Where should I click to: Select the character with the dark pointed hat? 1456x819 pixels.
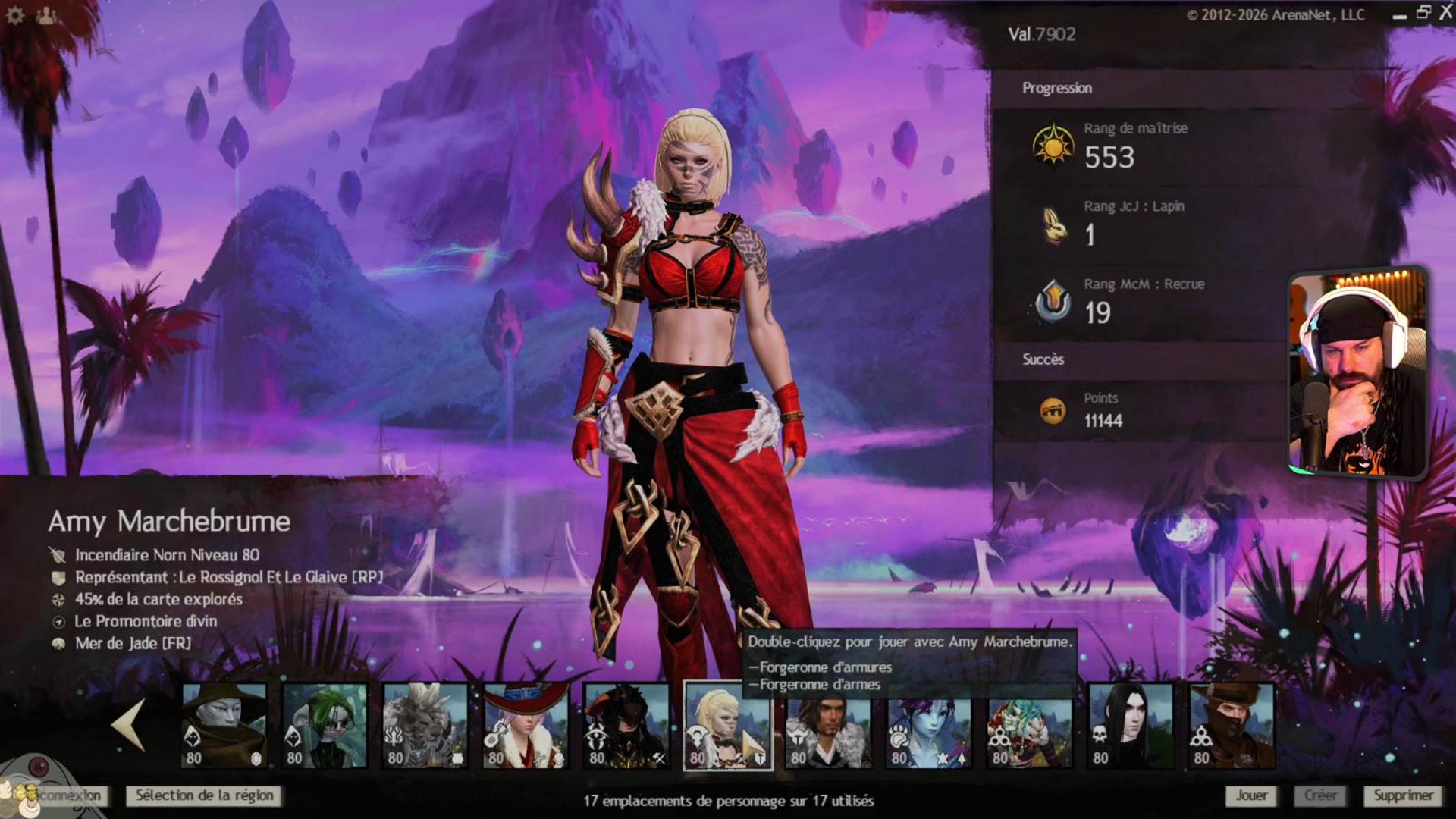click(224, 726)
